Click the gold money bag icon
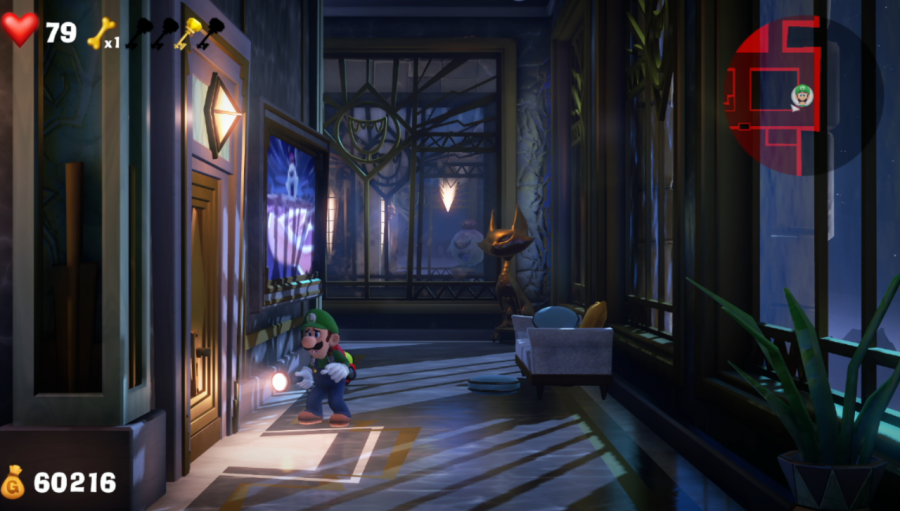 15,482
